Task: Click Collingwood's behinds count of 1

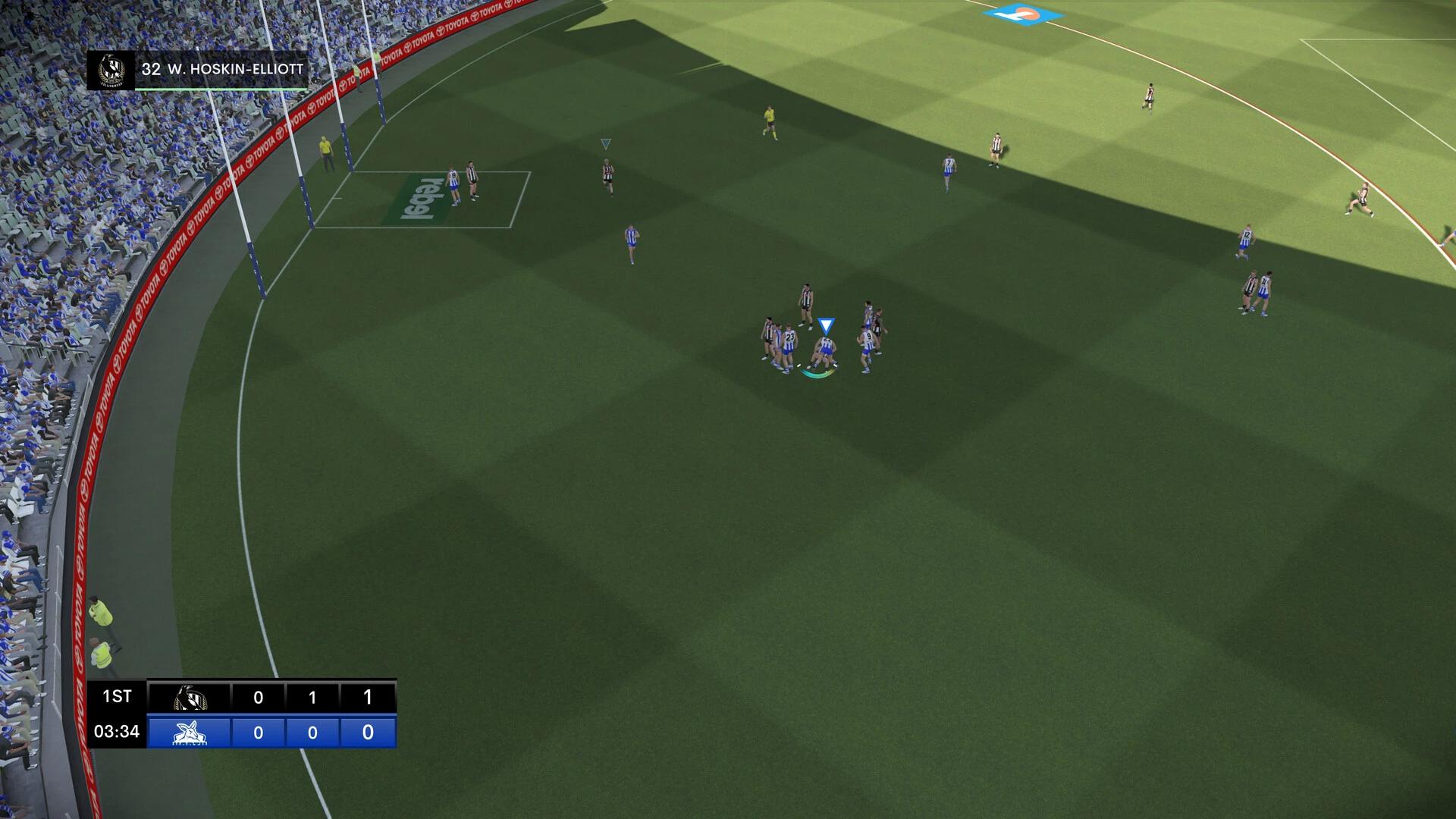Action: (x=313, y=696)
